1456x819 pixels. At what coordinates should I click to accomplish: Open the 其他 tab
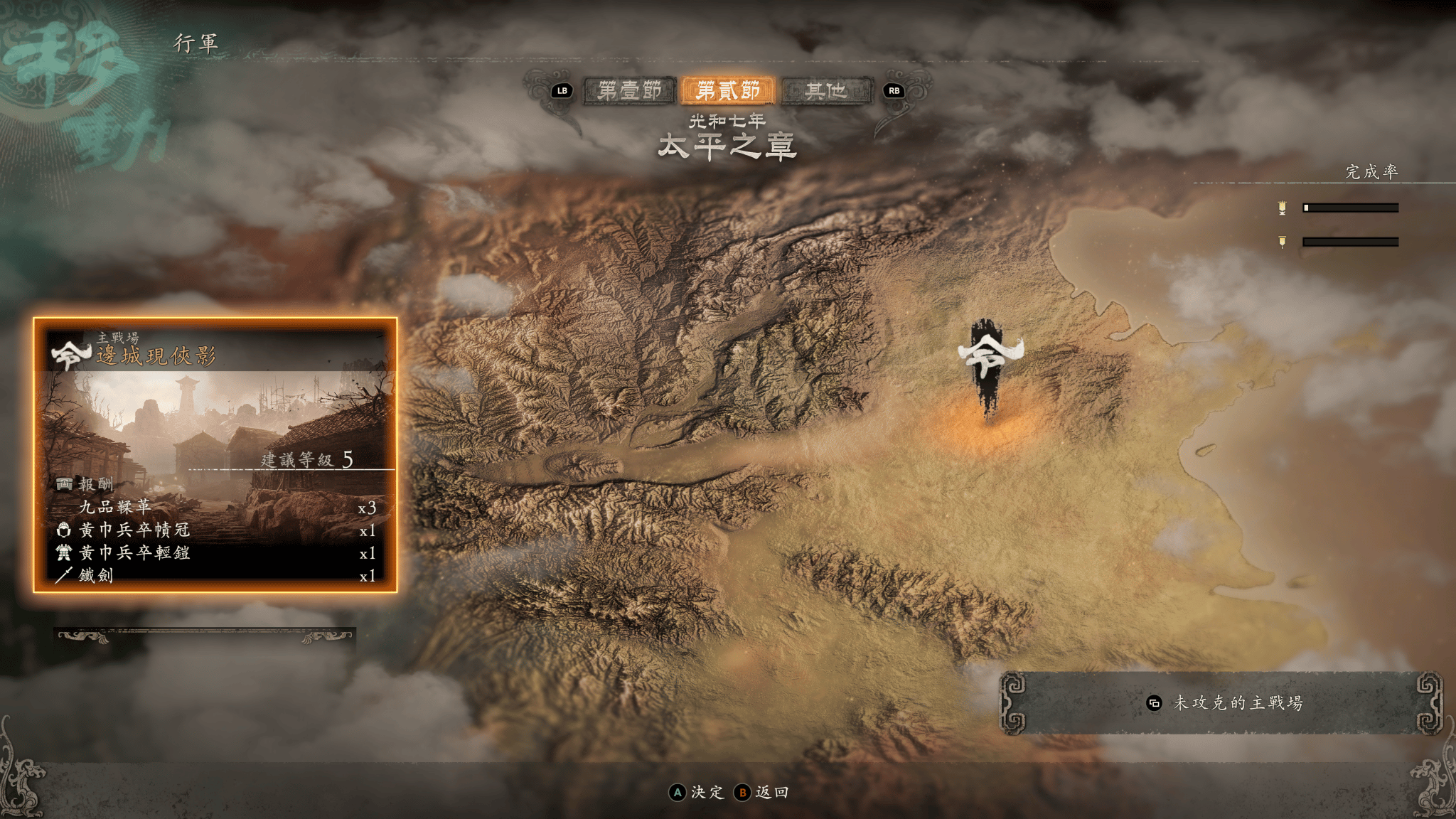[826, 91]
